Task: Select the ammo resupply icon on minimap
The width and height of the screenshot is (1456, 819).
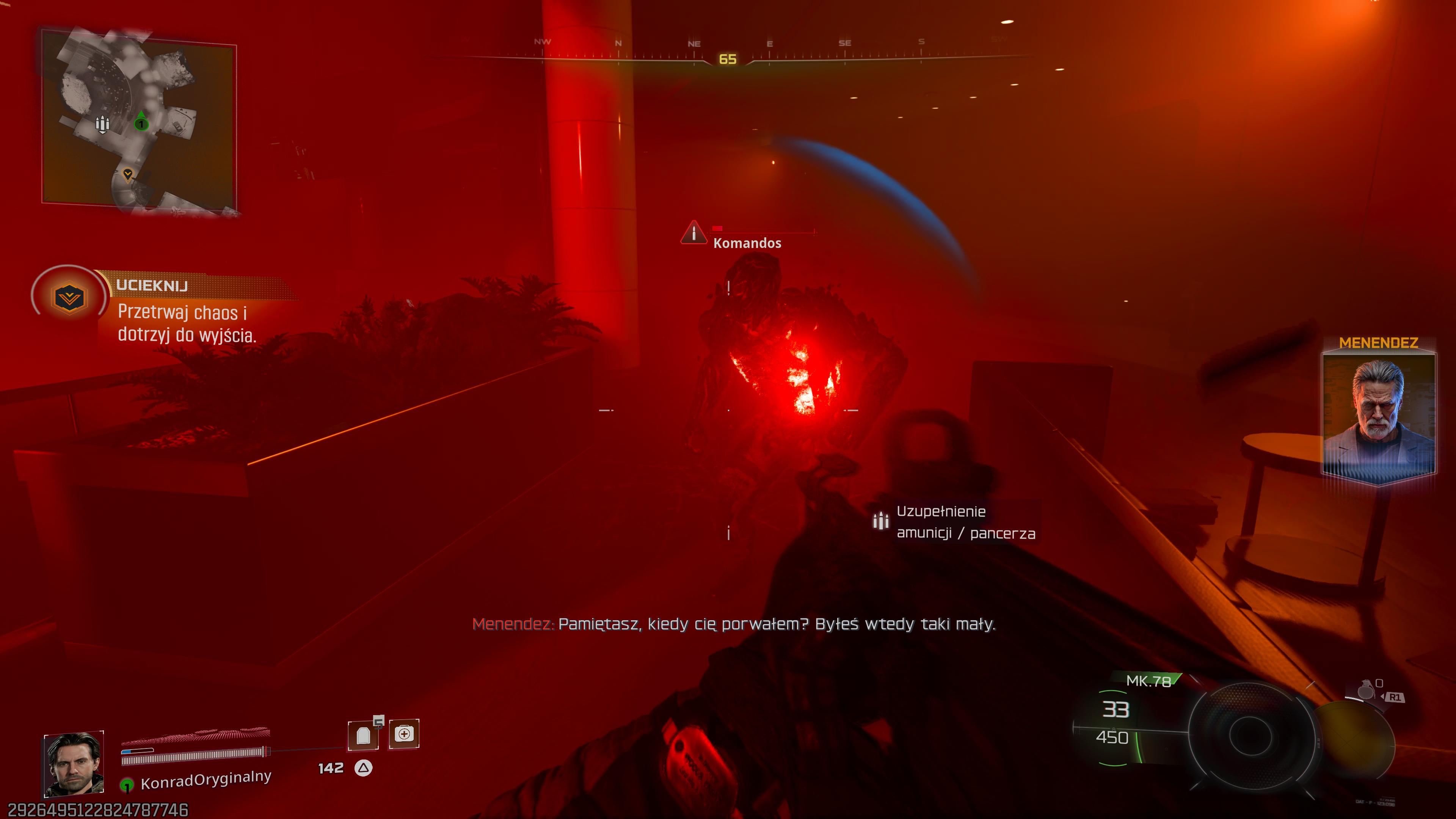Action: coord(102,124)
